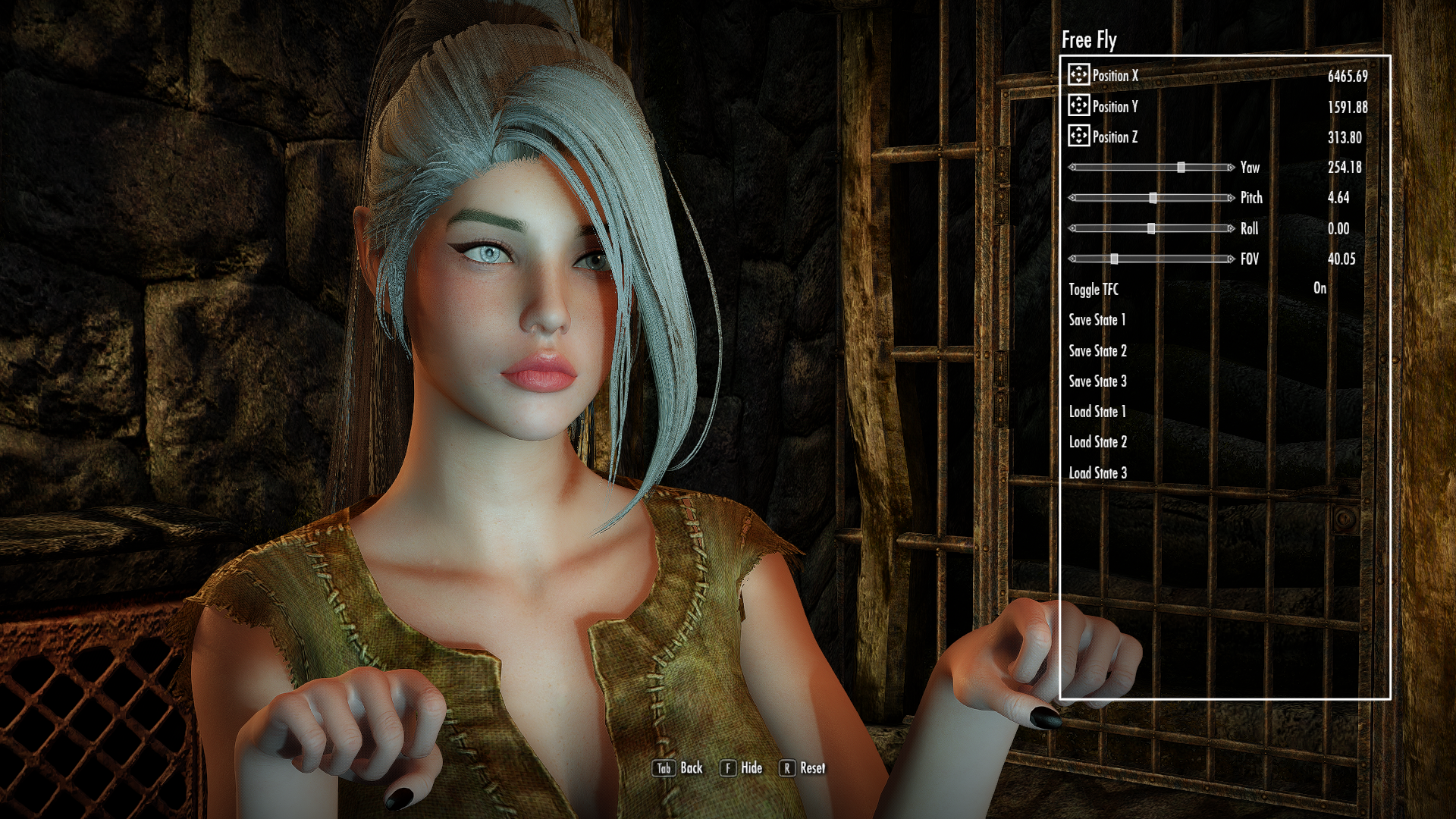Adjust the Yaw slider
This screenshot has width=1456, height=819.
(1181, 168)
